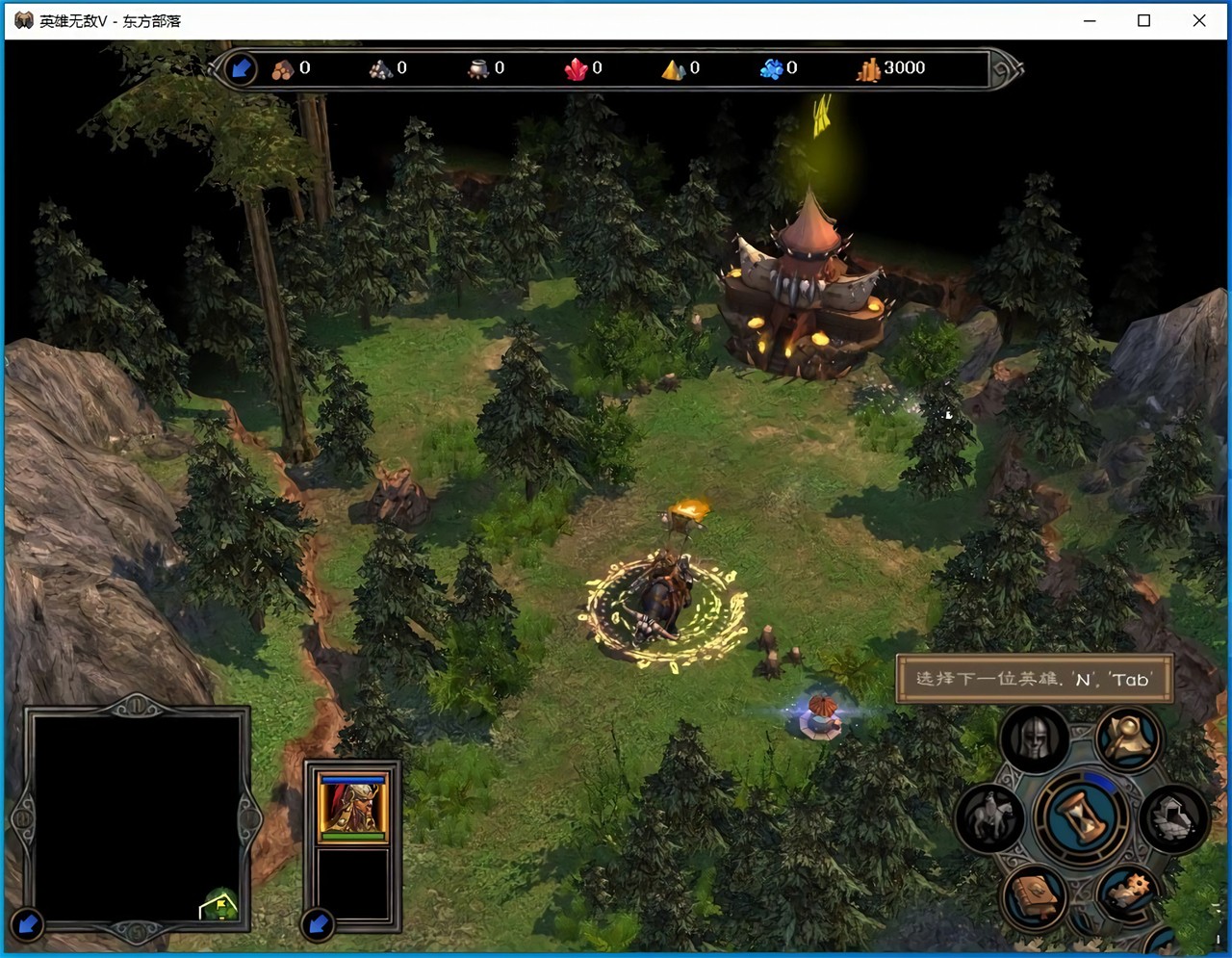
Task: Open the town via the stone building icon
Action: point(1173,817)
